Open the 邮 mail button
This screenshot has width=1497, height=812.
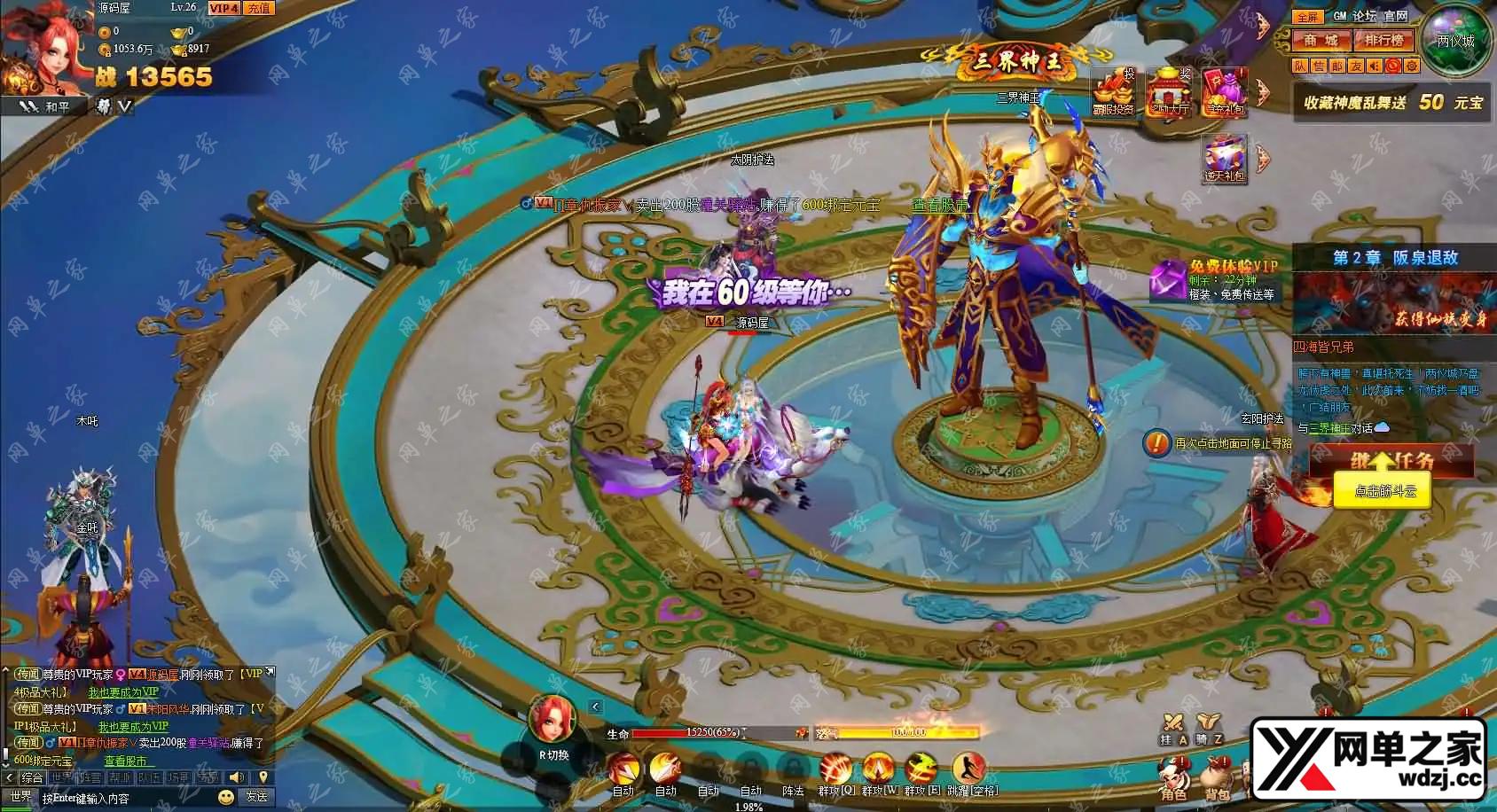(1336, 66)
